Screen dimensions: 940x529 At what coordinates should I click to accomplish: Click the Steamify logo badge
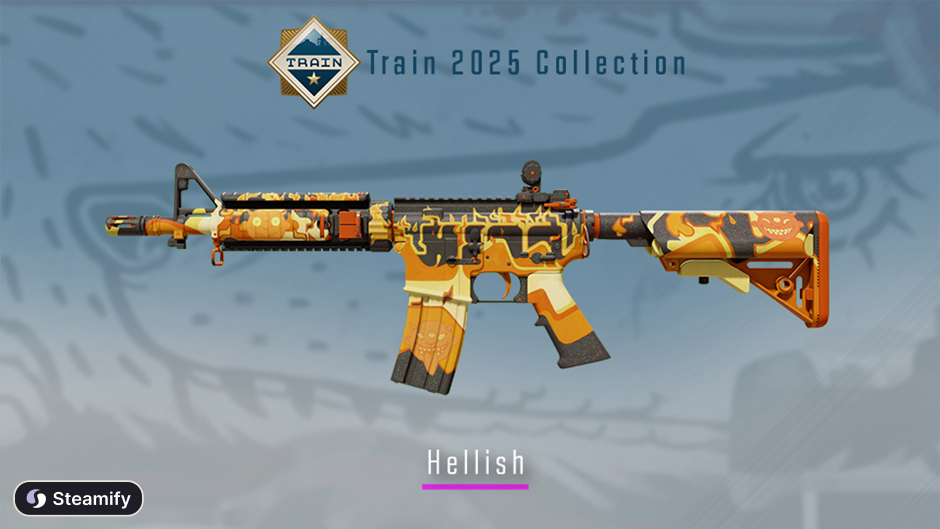[79, 498]
